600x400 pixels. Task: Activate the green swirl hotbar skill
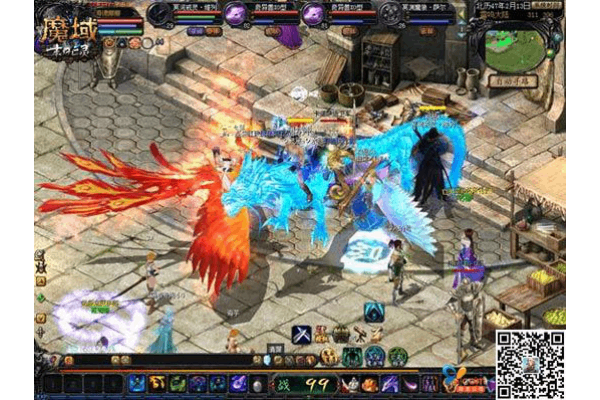tap(177, 383)
